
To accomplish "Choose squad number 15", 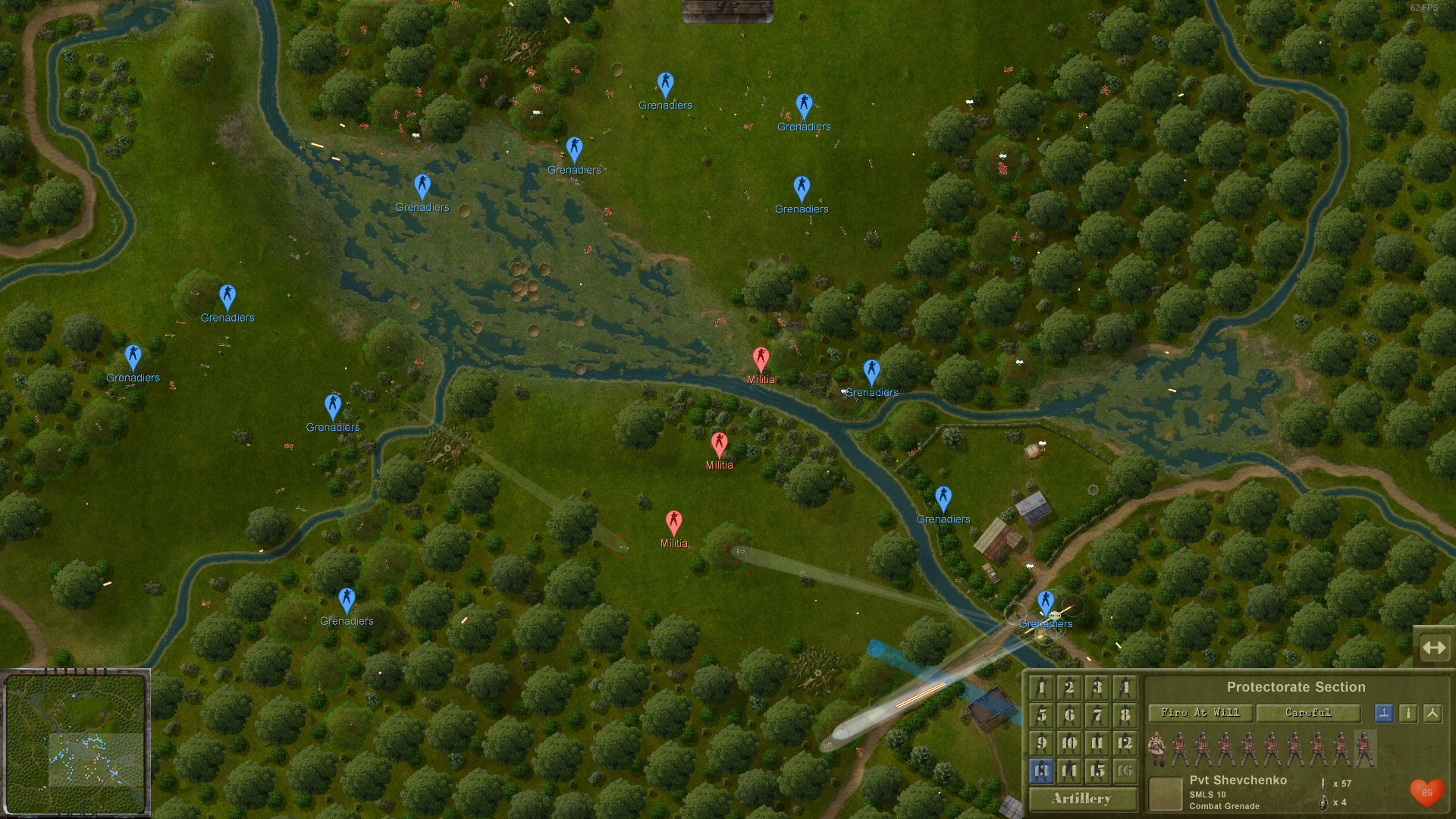I will [1097, 771].
